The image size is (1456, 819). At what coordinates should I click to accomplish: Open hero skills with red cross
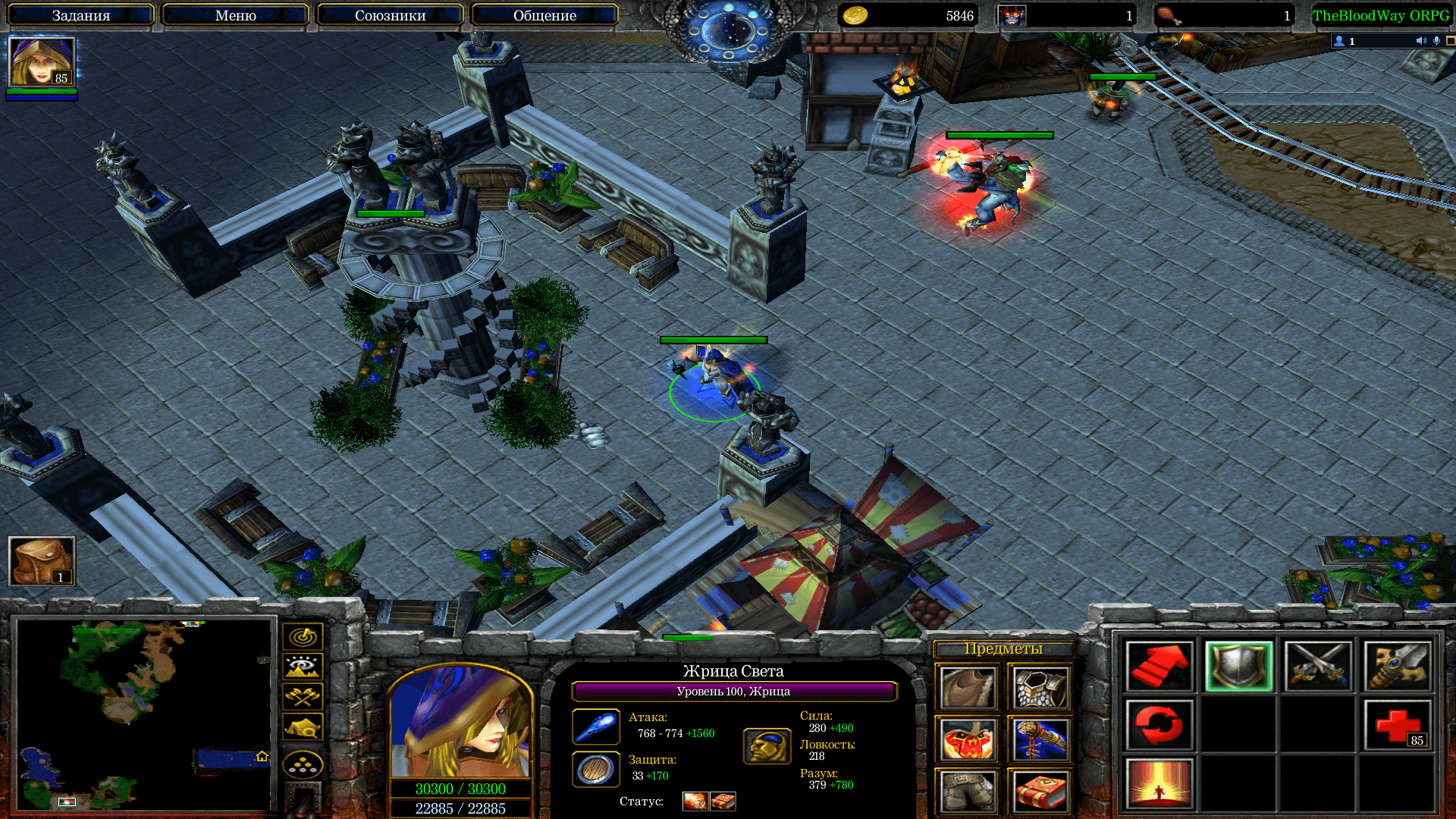[x=1398, y=725]
